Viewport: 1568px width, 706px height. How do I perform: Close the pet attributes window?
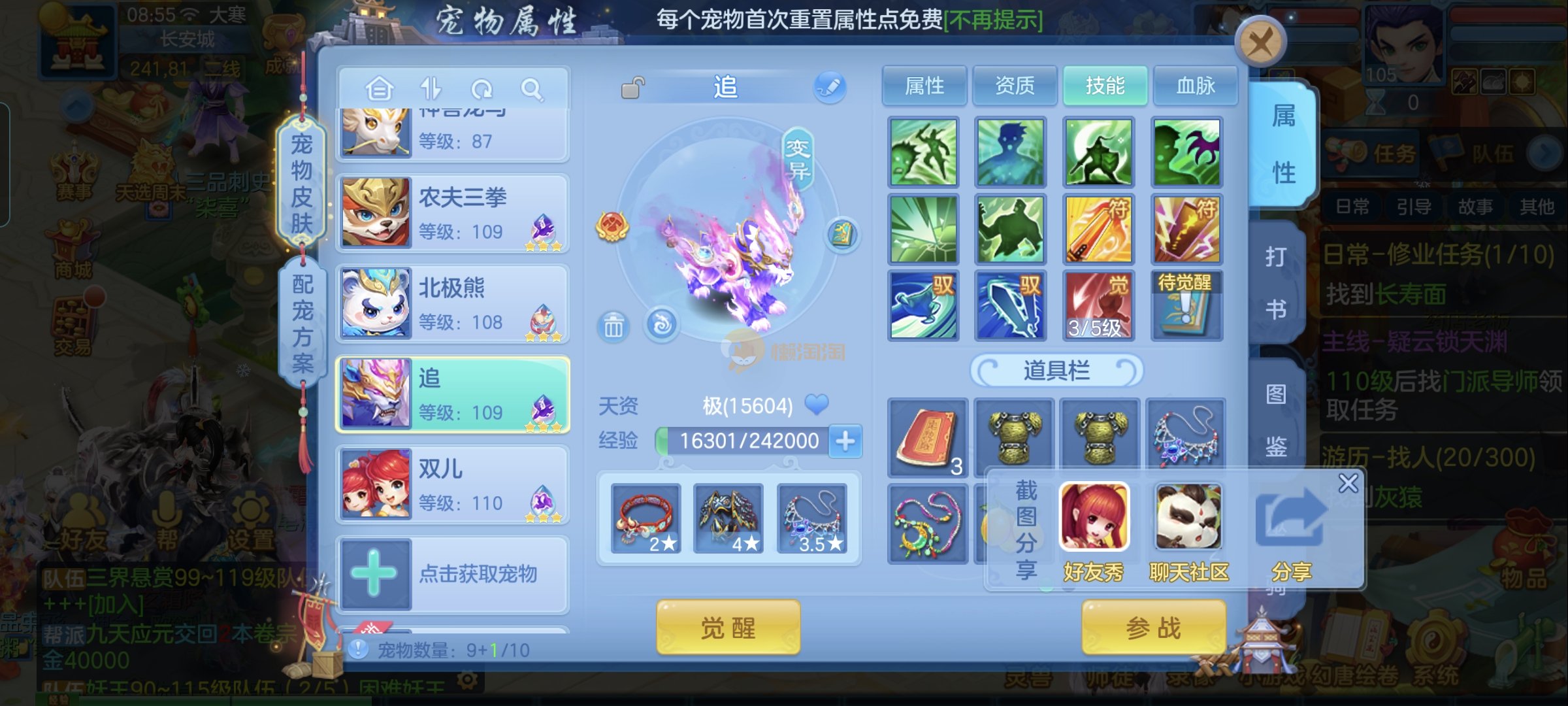click(x=1260, y=43)
